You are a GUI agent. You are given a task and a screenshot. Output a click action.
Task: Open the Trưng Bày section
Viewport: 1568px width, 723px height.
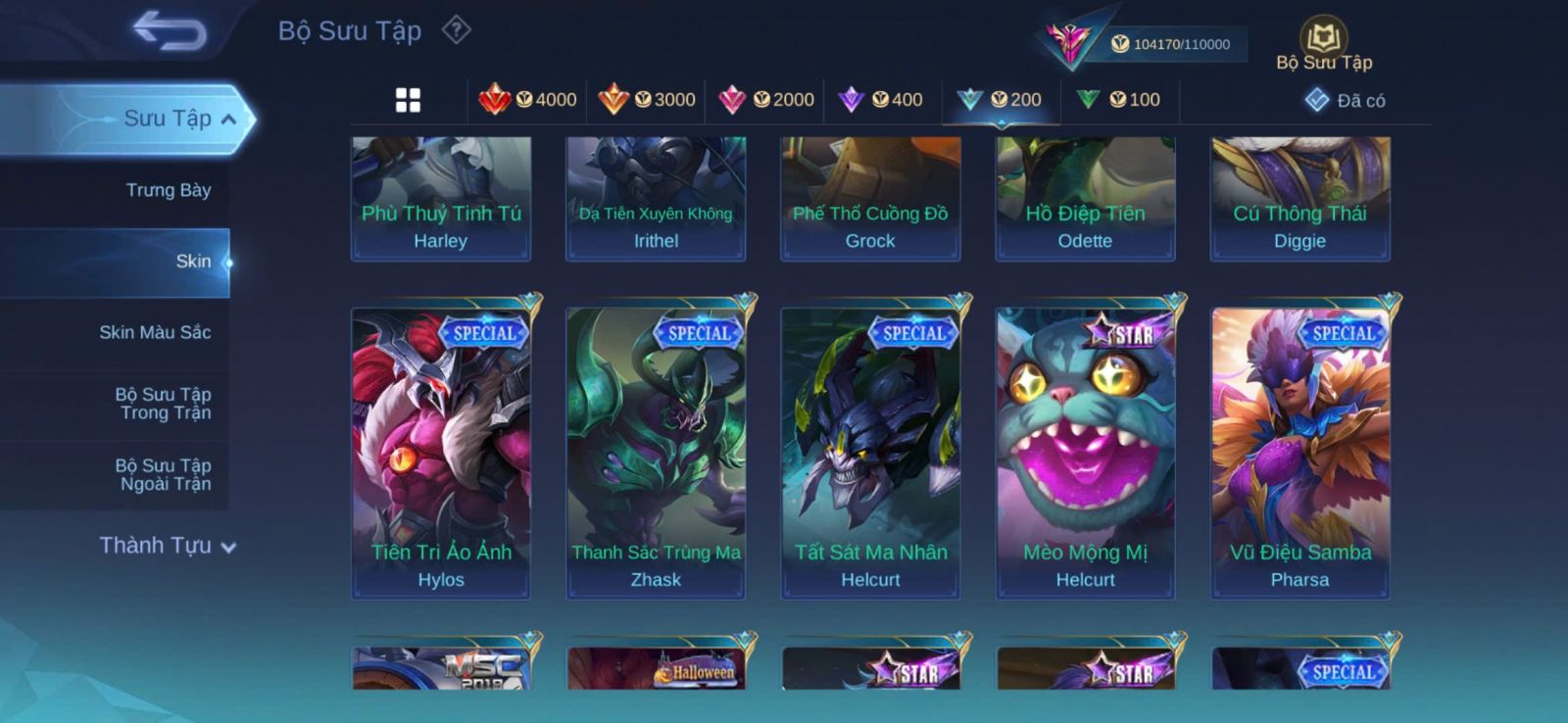pyautogui.click(x=168, y=190)
